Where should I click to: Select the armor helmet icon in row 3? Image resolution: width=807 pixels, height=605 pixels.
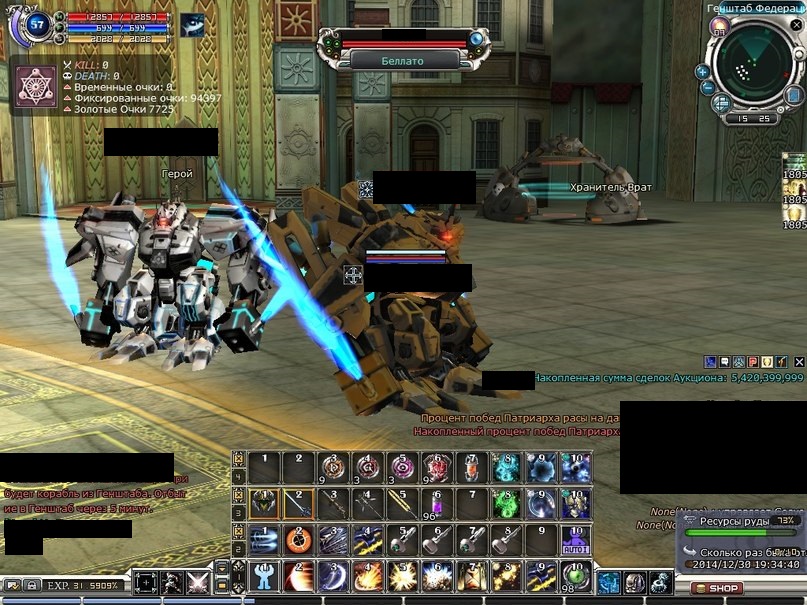[x=265, y=503]
